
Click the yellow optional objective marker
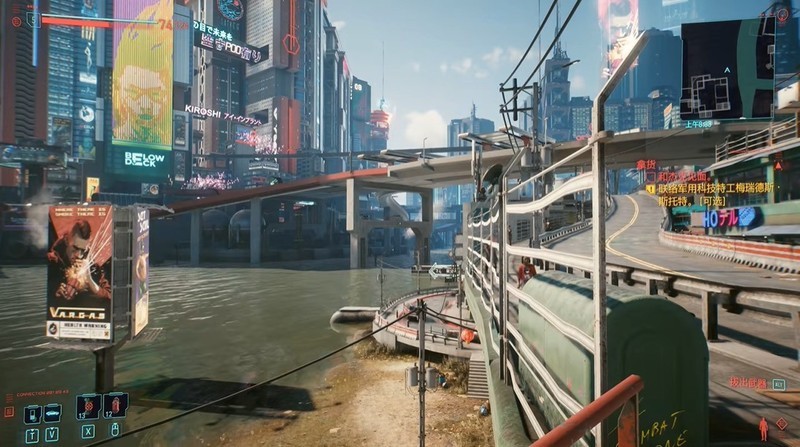(x=650, y=187)
